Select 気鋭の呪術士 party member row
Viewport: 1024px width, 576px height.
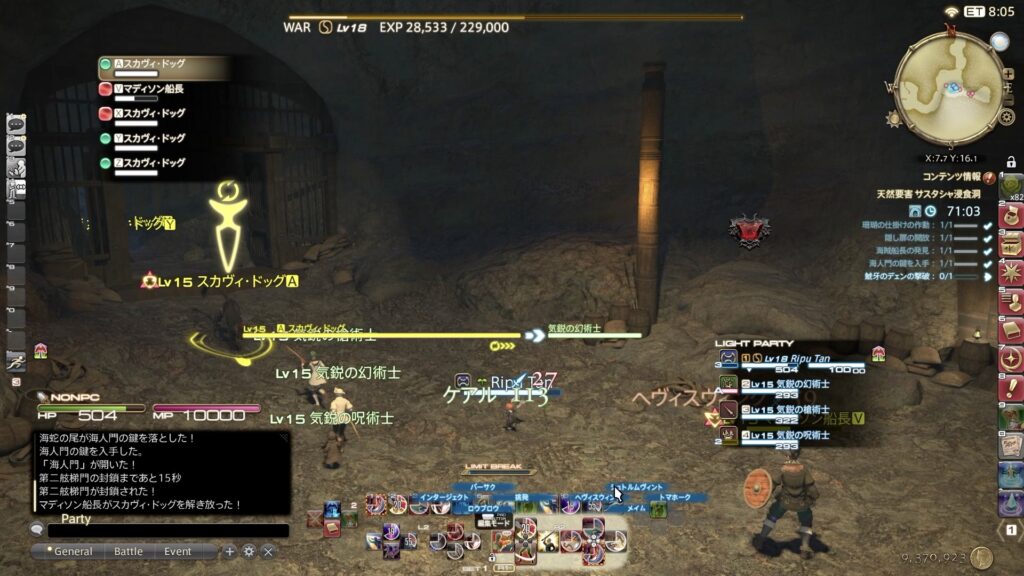tap(800, 435)
